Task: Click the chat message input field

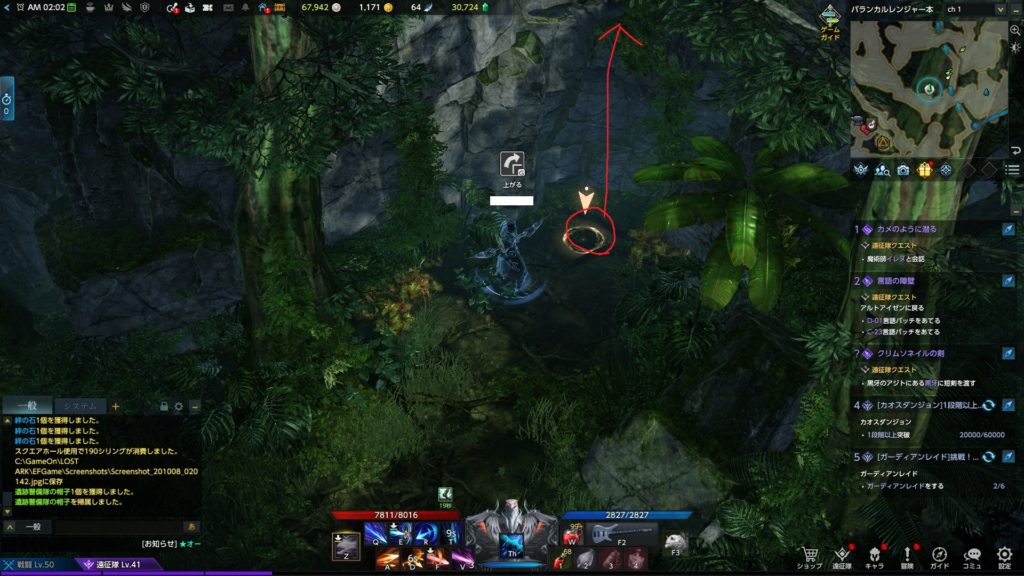Action: click(110, 526)
